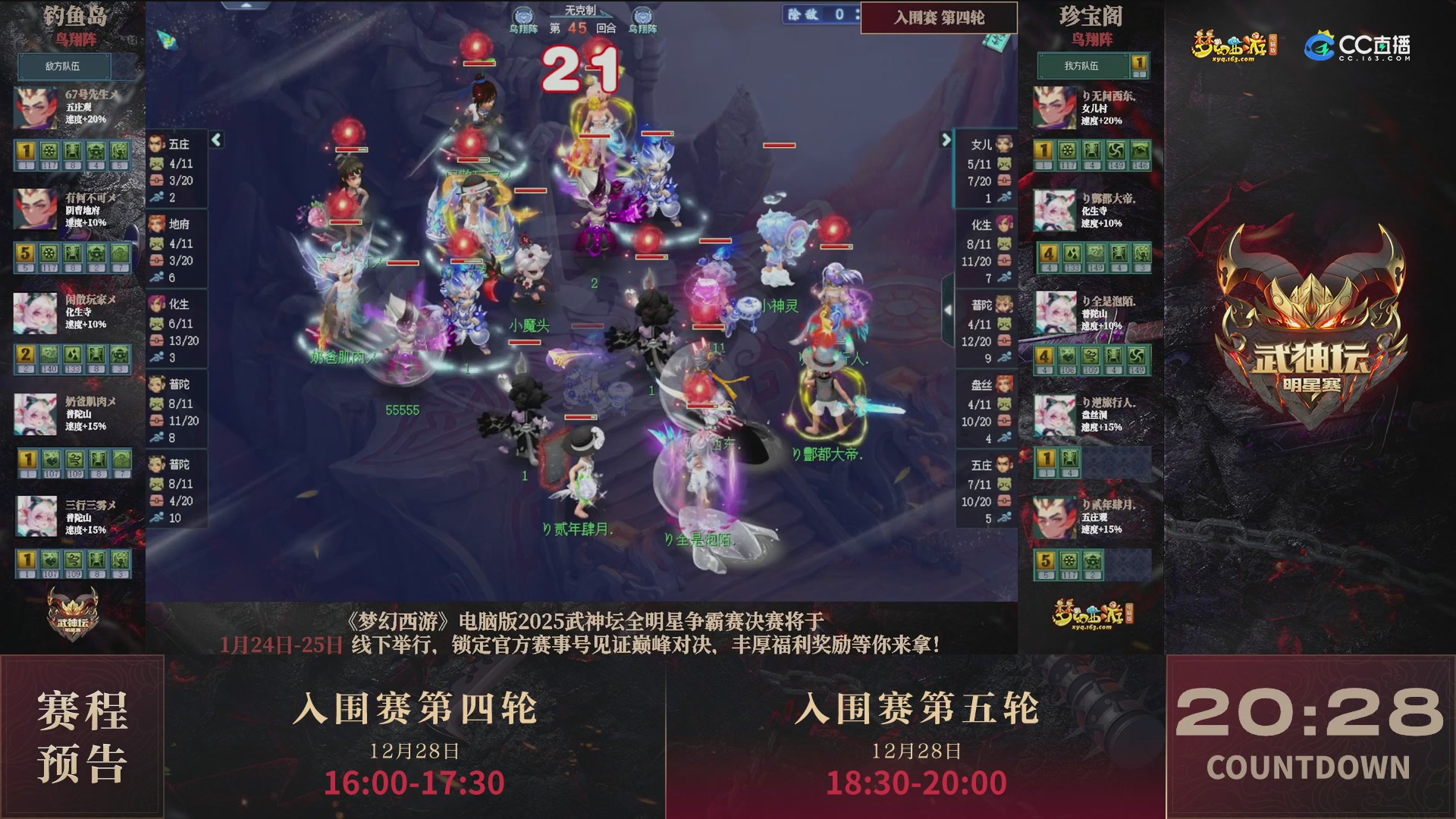Select the 五庄 character icon in the battle stats panel
The height and width of the screenshot is (819, 1456).
[x=158, y=142]
